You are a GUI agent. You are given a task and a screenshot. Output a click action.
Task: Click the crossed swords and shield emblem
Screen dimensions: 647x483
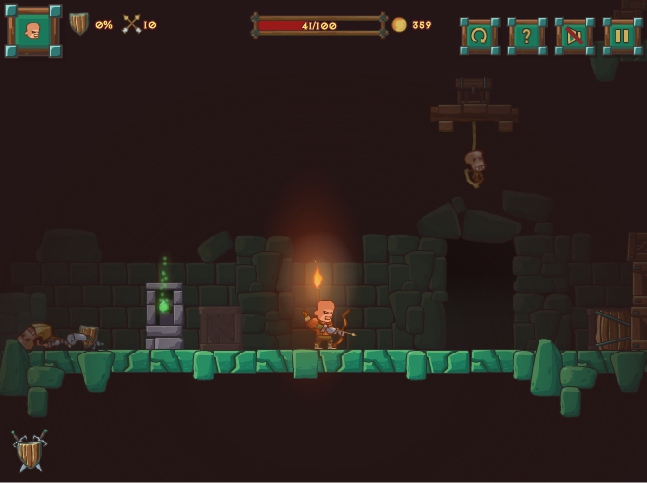pos(29,451)
